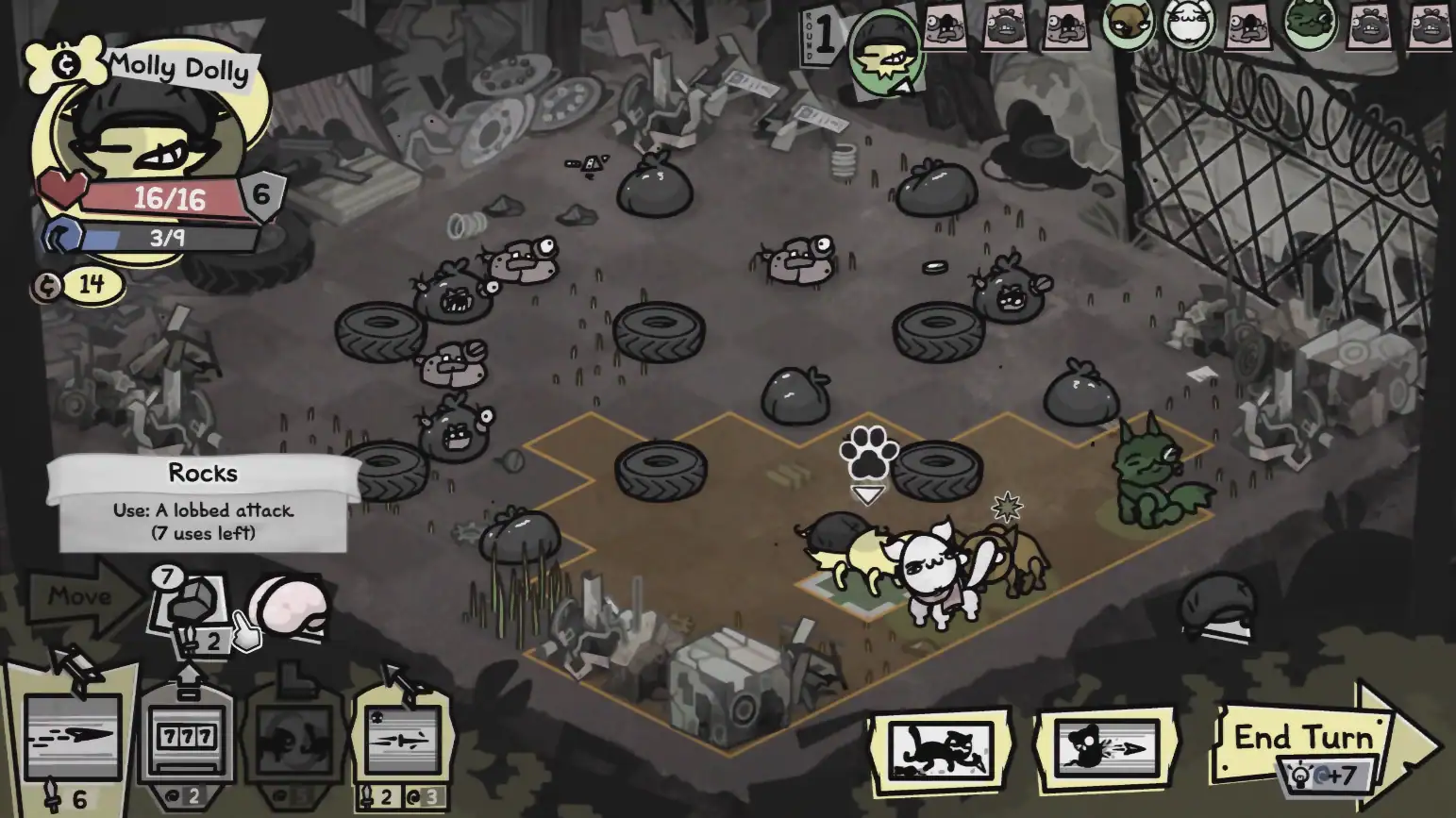Activate the arrow shot ability card
The image size is (1456, 818).
[73, 736]
